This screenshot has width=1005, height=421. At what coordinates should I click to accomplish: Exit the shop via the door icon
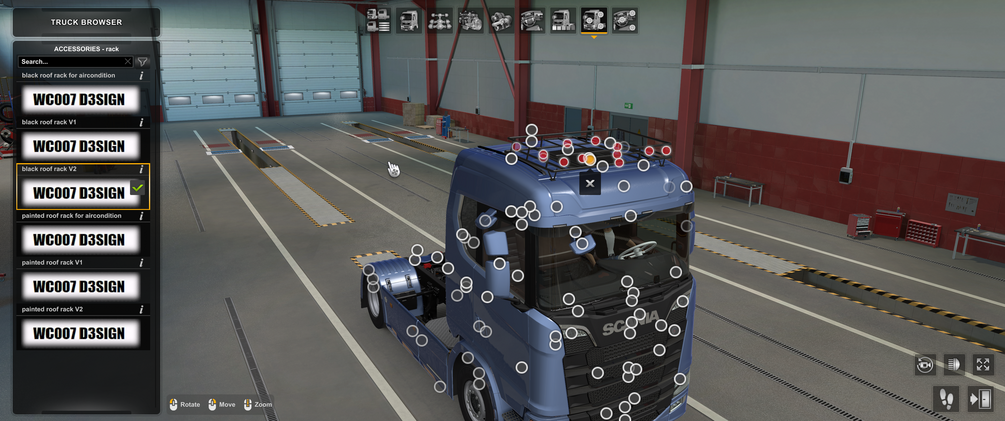pos(980,399)
